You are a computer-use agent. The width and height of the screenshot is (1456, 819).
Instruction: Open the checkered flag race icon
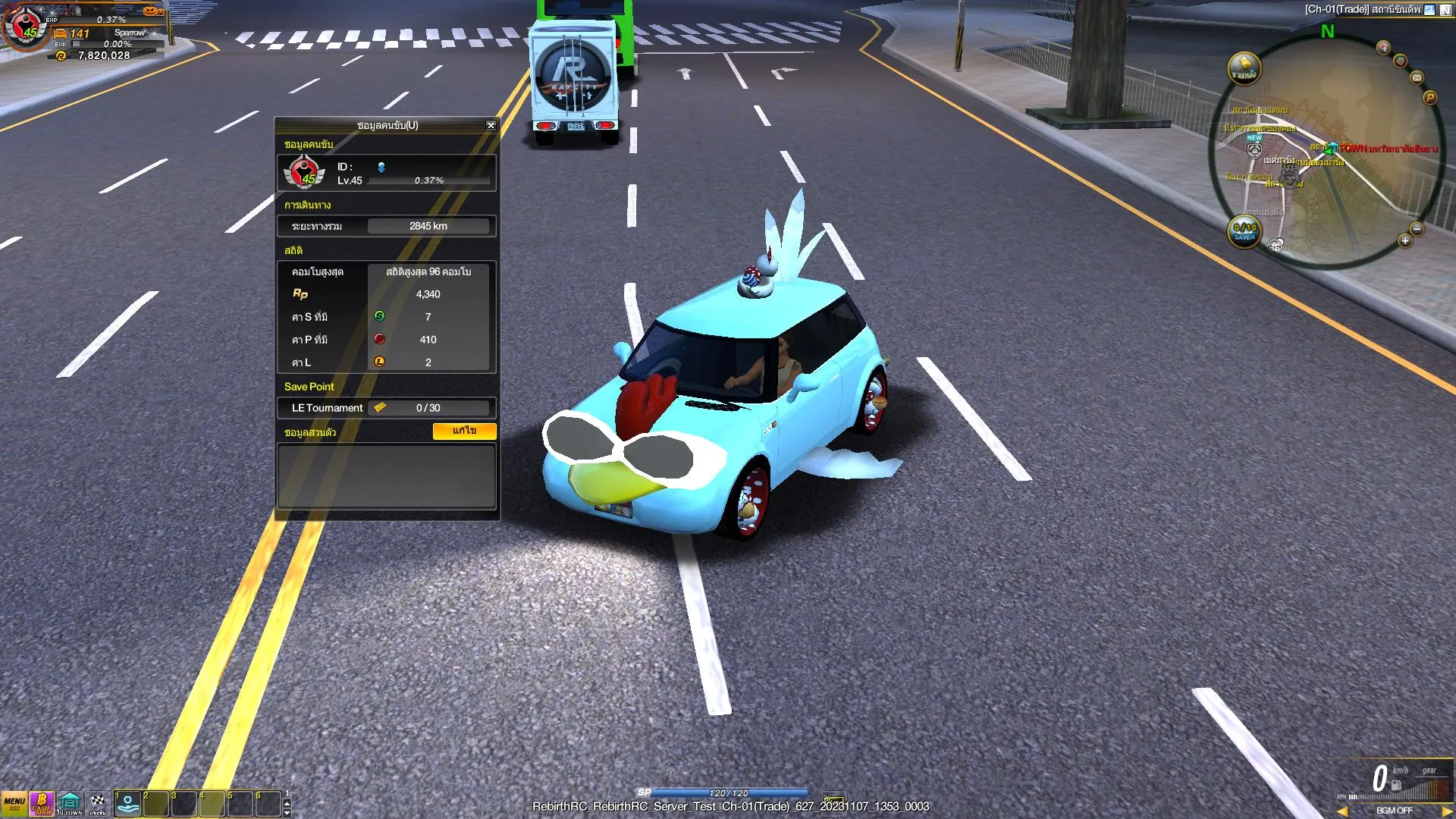pos(98,804)
